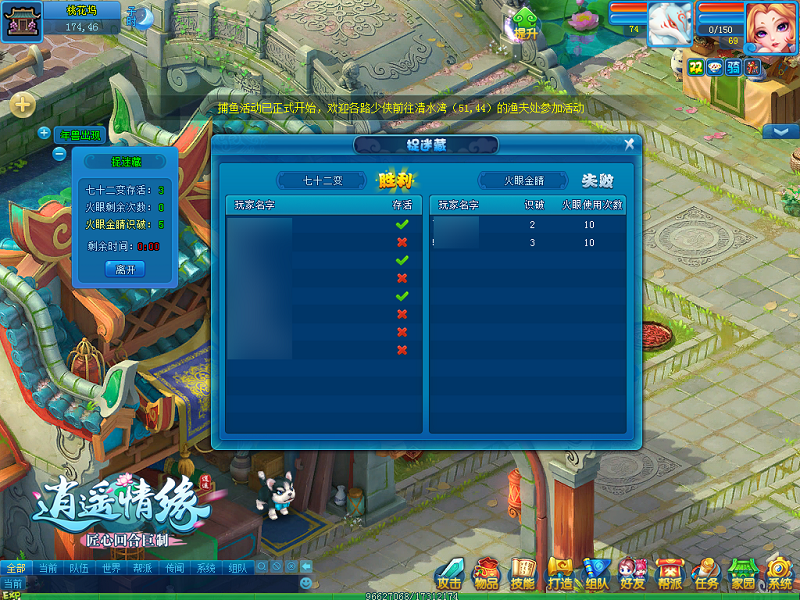Open the 物品 inventory bag
The width and height of the screenshot is (800, 600).
coord(486,573)
